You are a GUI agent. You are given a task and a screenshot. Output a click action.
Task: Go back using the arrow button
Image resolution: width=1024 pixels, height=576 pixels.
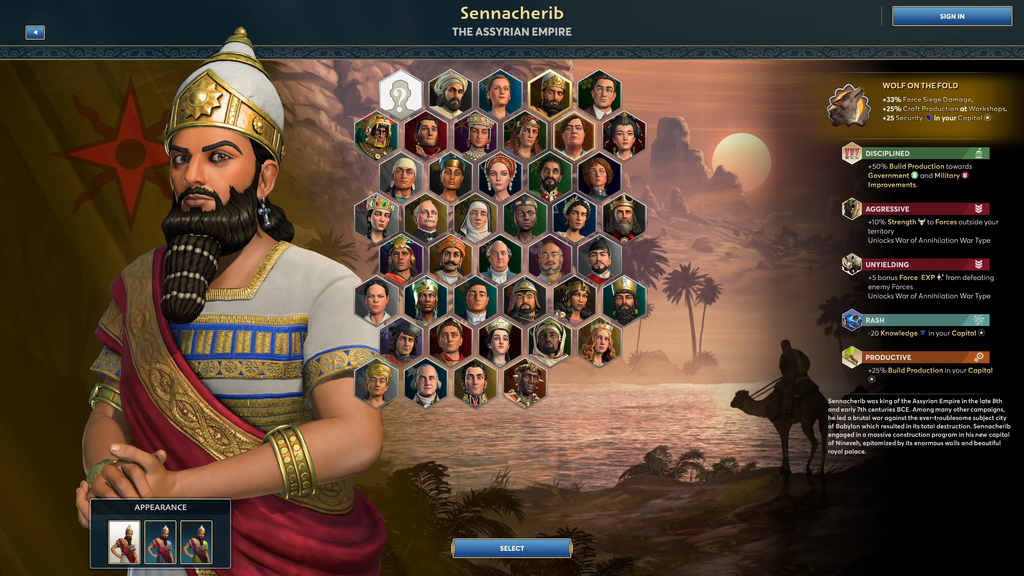pos(35,32)
